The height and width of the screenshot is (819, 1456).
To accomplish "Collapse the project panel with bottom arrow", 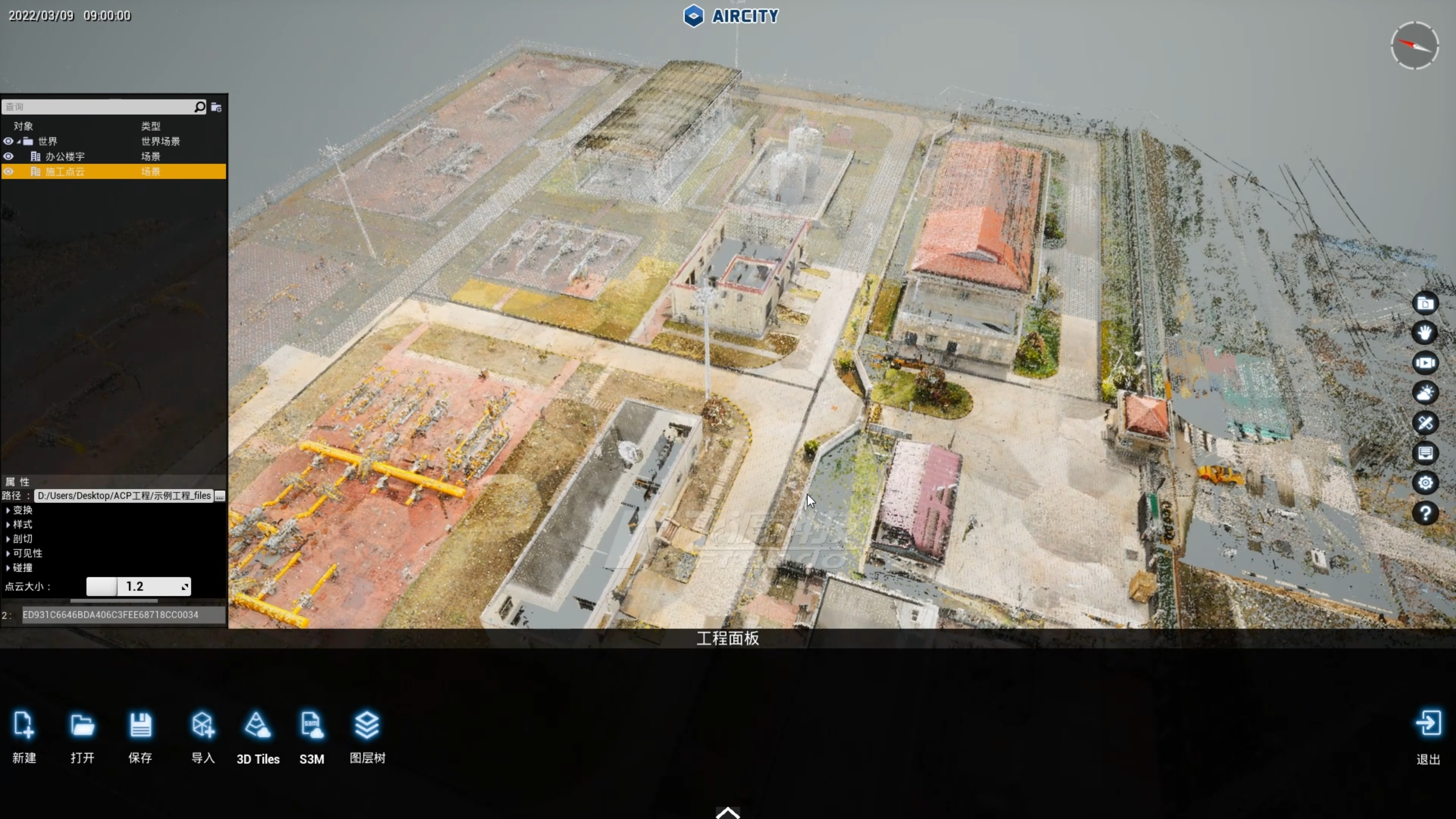I will pyautogui.click(x=728, y=812).
